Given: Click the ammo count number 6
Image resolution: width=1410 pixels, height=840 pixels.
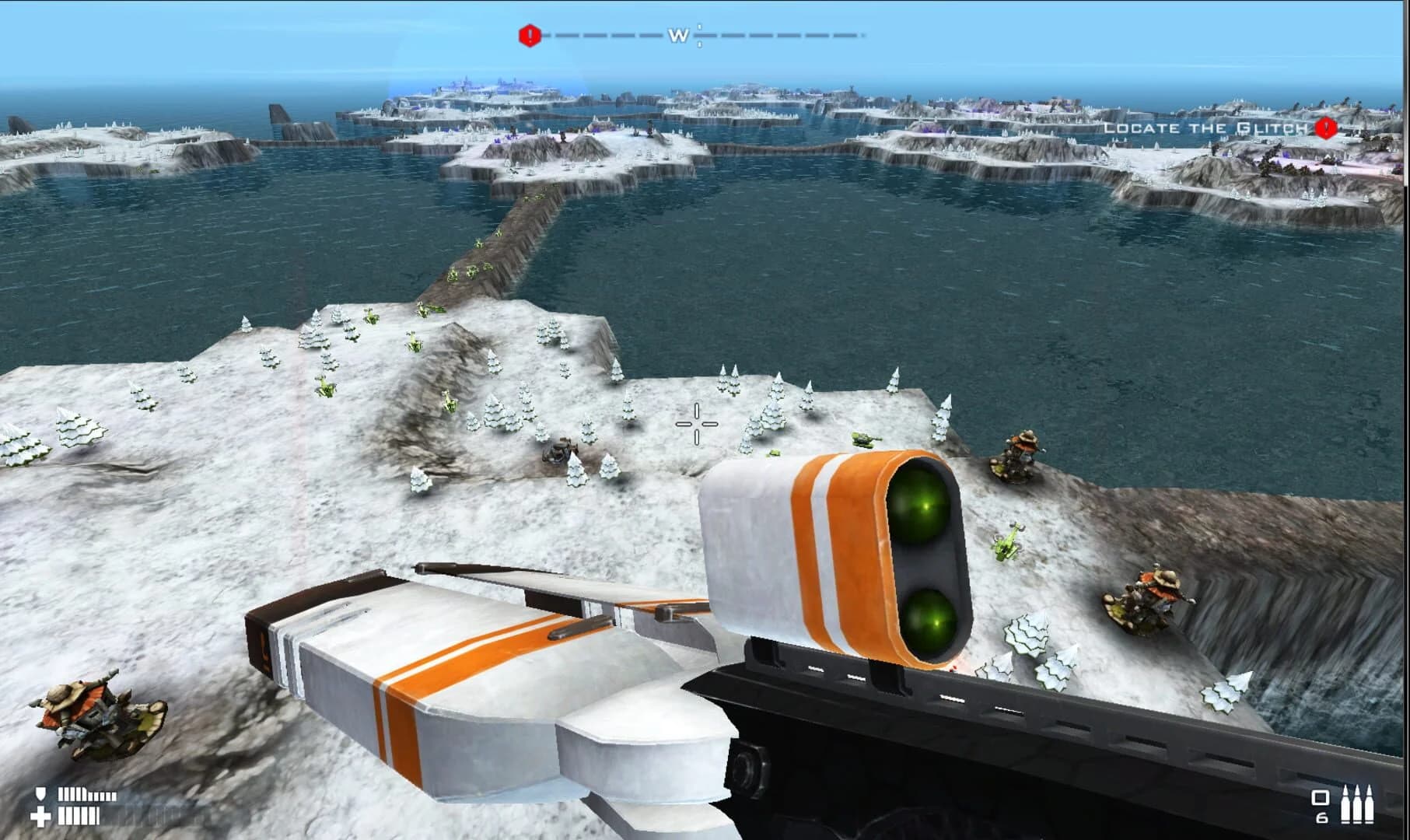Looking at the screenshot, I should pyautogui.click(x=1321, y=820).
